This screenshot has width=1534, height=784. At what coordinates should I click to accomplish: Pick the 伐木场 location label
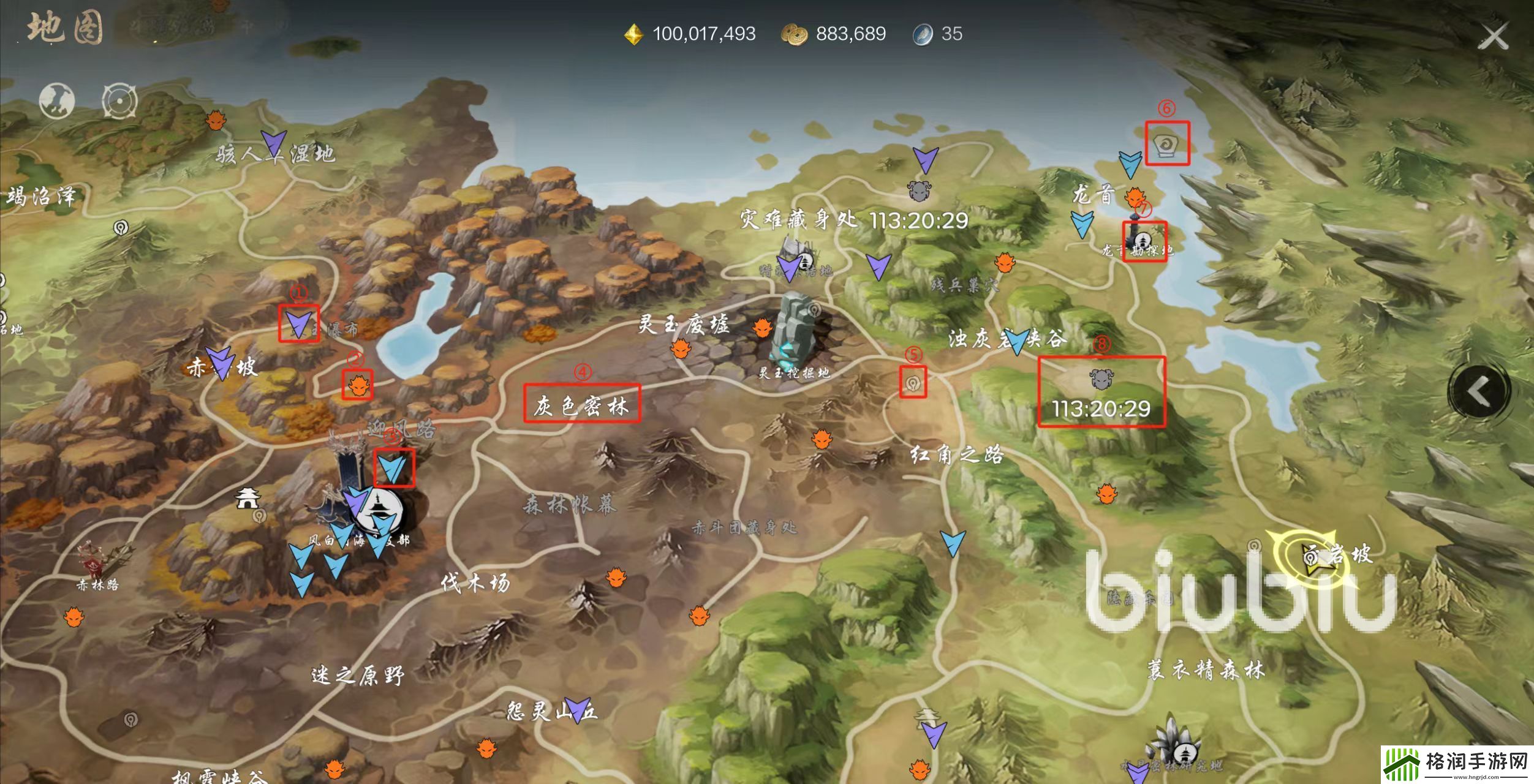point(475,583)
